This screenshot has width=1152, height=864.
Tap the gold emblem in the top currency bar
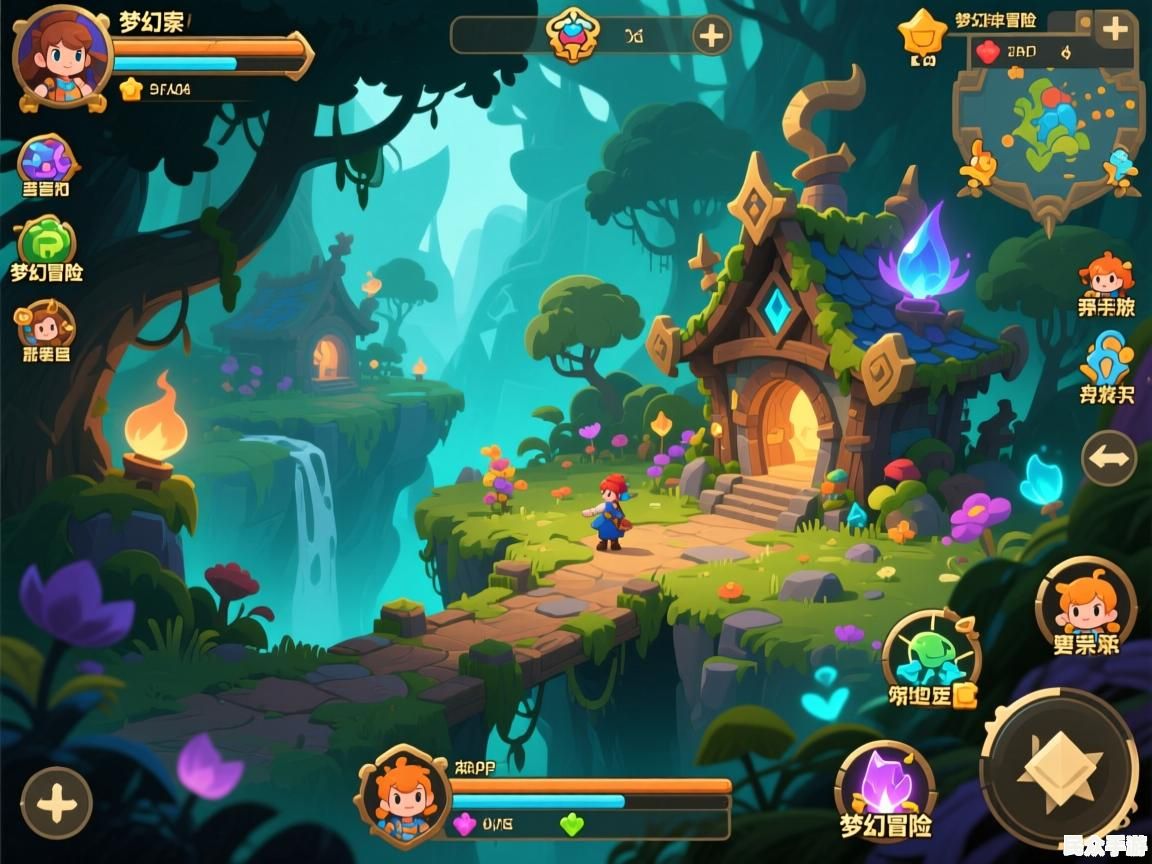coord(573,36)
